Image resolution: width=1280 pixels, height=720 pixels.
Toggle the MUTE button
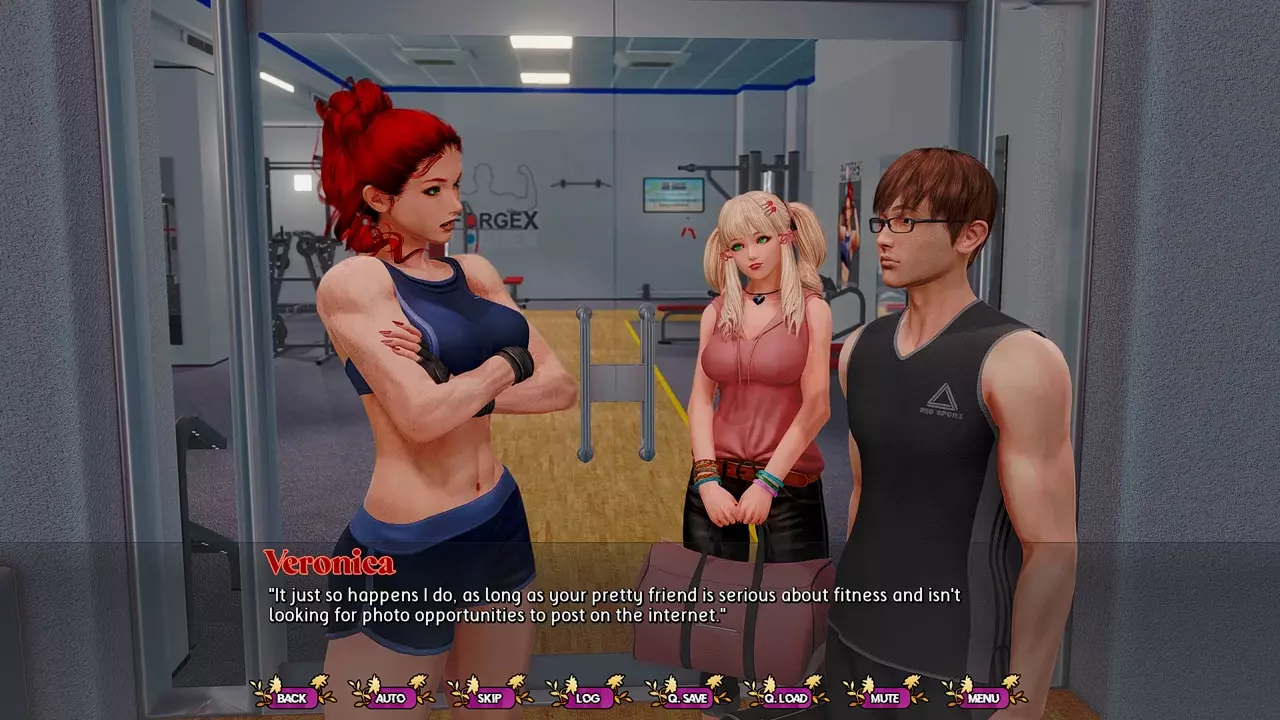pos(884,697)
